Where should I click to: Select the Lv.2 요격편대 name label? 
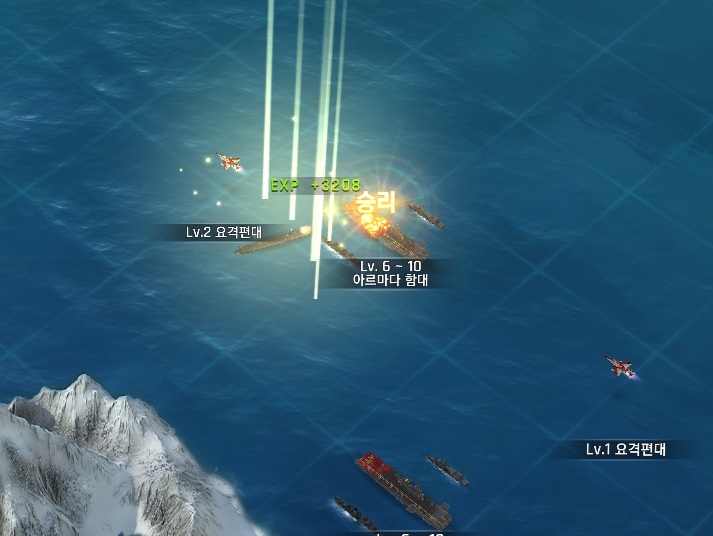tap(223, 232)
